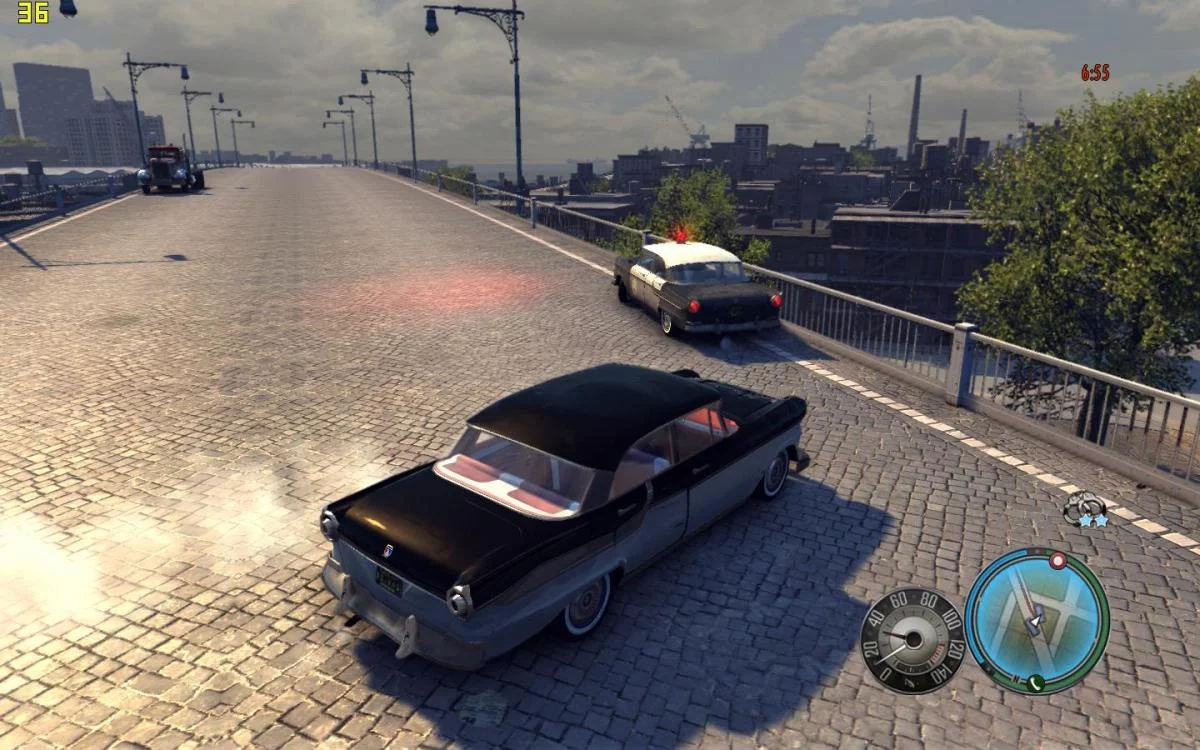
Task: Click the red objective marker on minimap rim
Action: pos(1057,562)
